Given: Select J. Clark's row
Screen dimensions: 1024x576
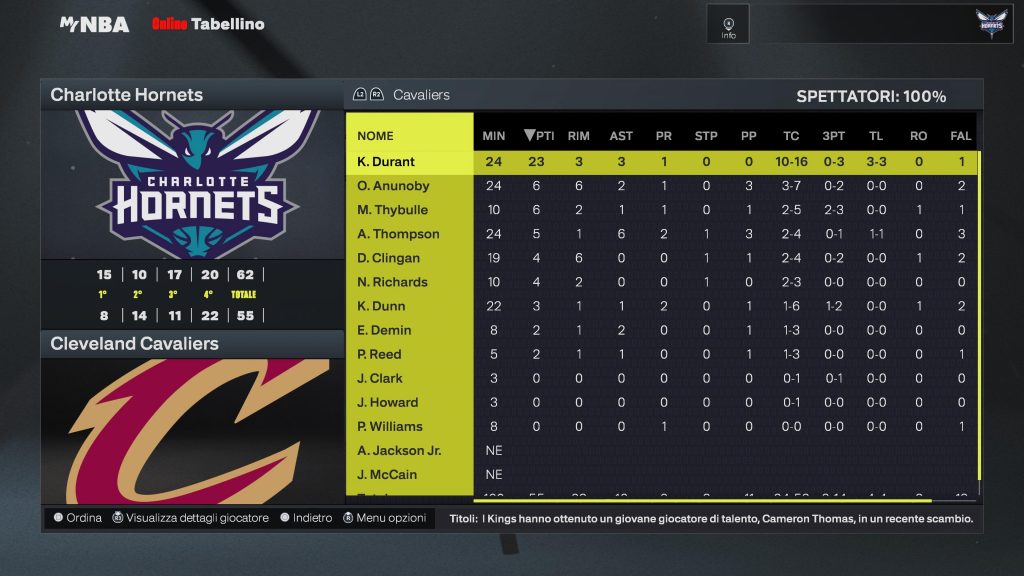Looking at the screenshot, I should [x=380, y=378].
